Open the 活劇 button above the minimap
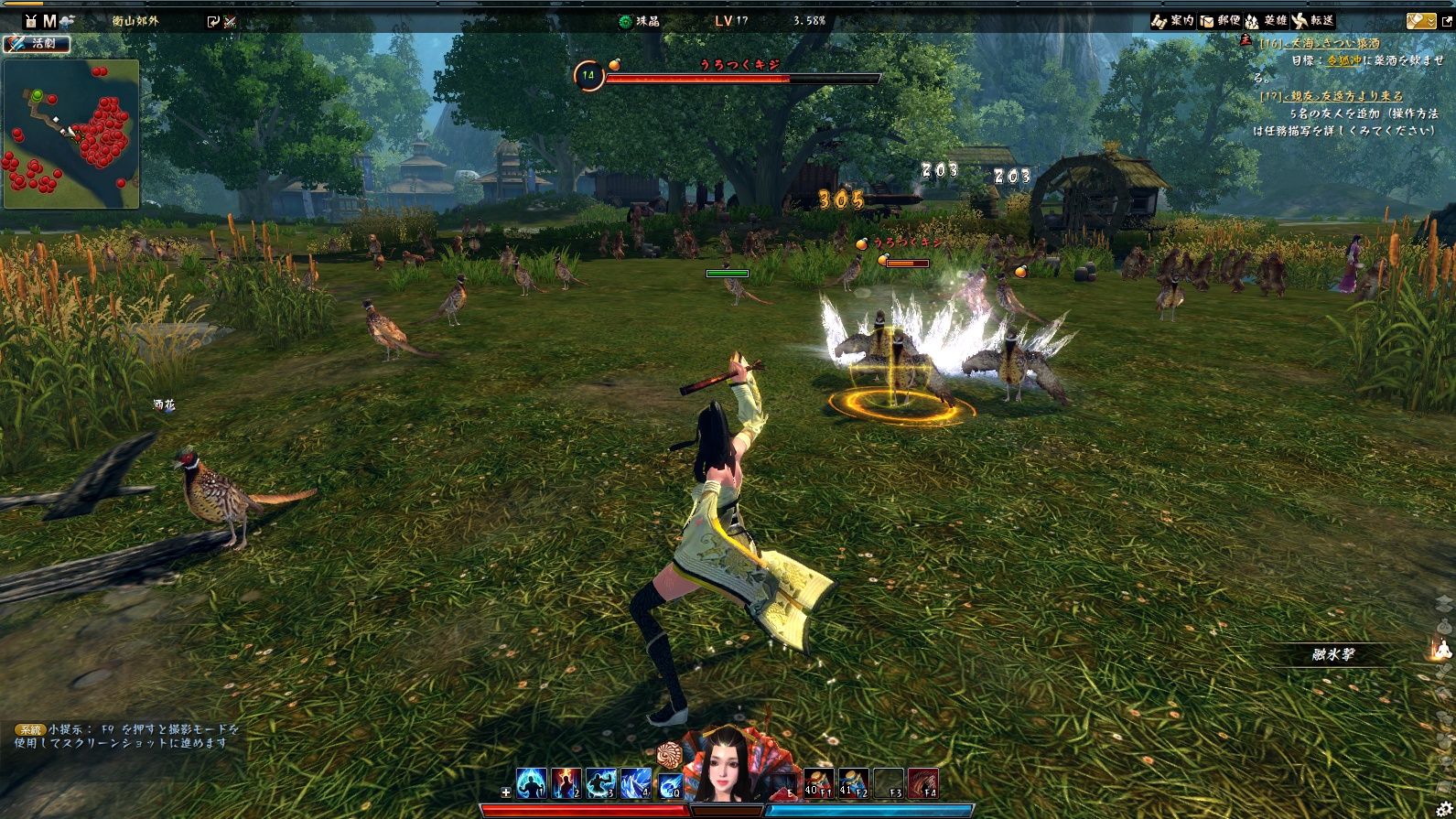Screen dimensions: 1456x819 click(37, 43)
